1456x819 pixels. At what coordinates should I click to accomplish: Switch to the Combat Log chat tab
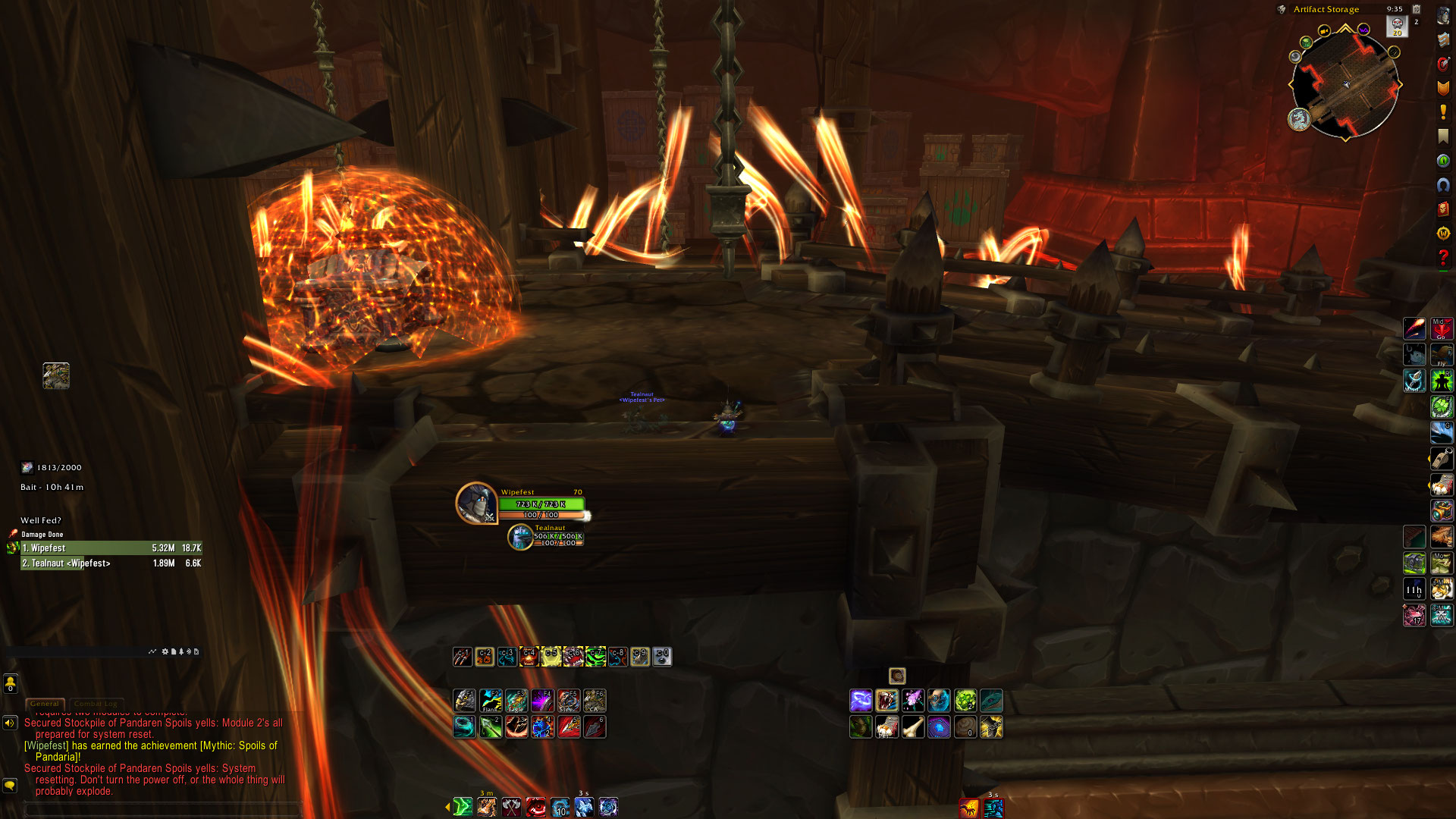tap(98, 704)
